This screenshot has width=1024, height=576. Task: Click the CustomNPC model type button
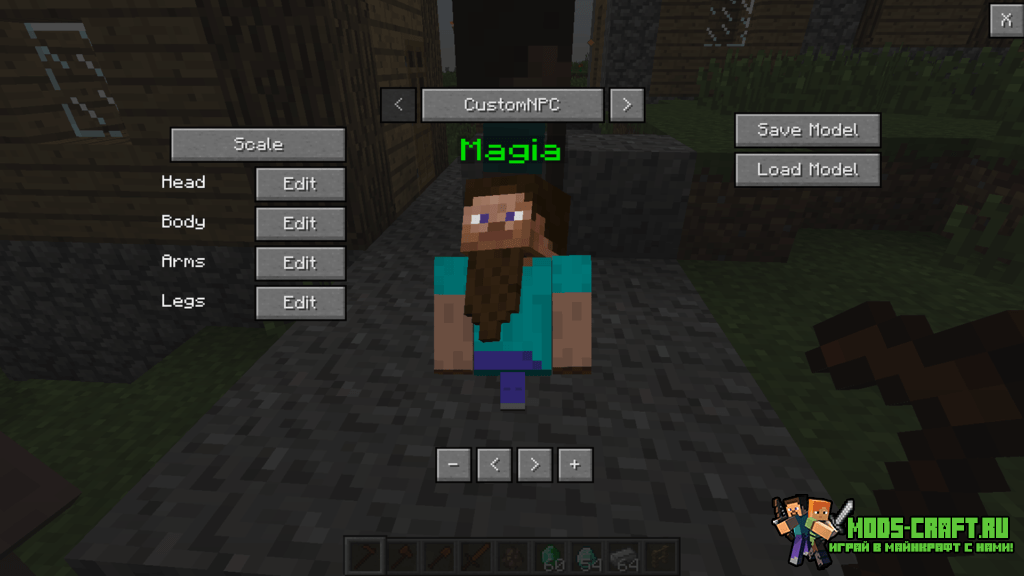tap(512, 105)
